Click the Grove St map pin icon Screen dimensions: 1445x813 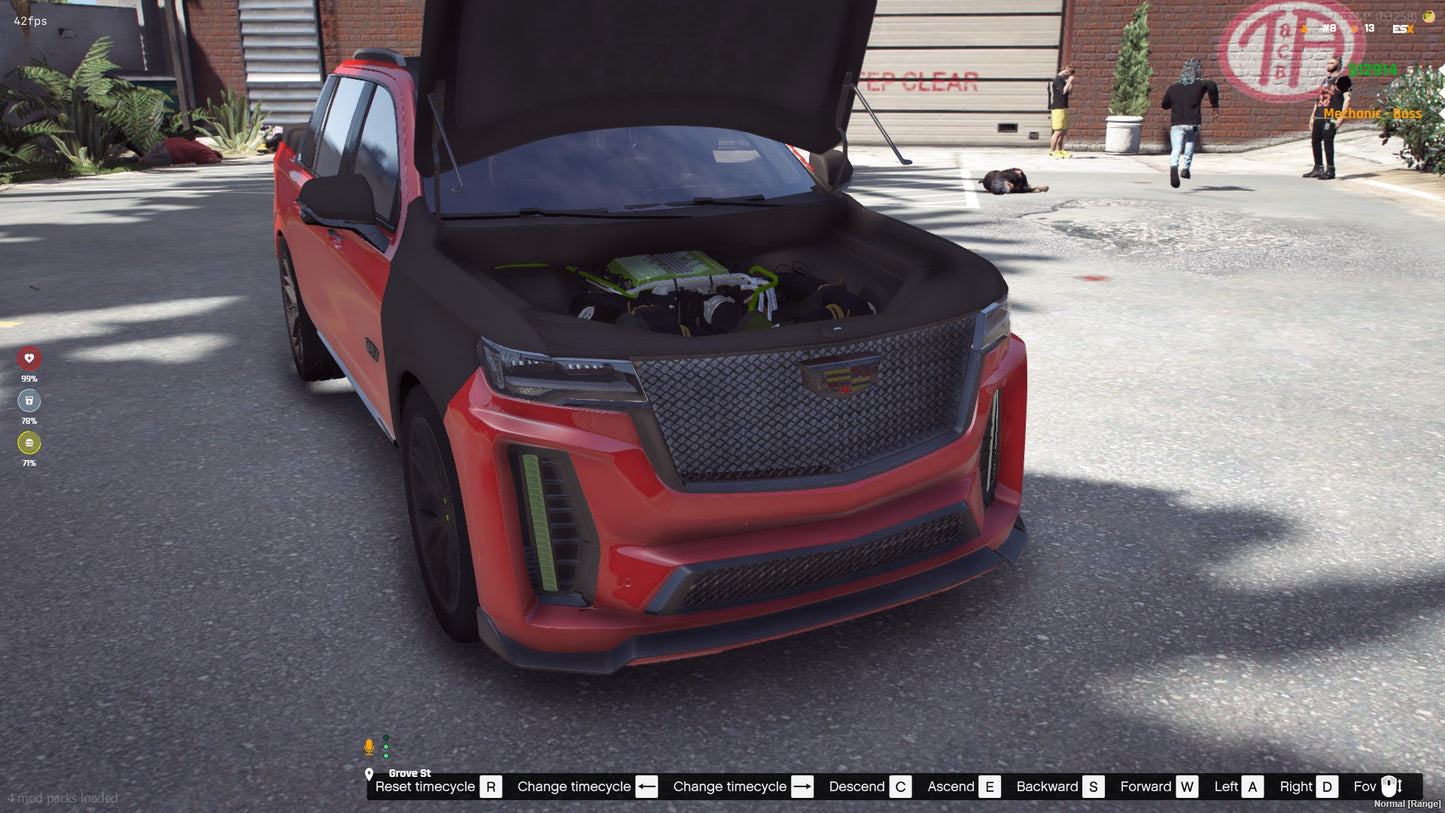pos(369,774)
